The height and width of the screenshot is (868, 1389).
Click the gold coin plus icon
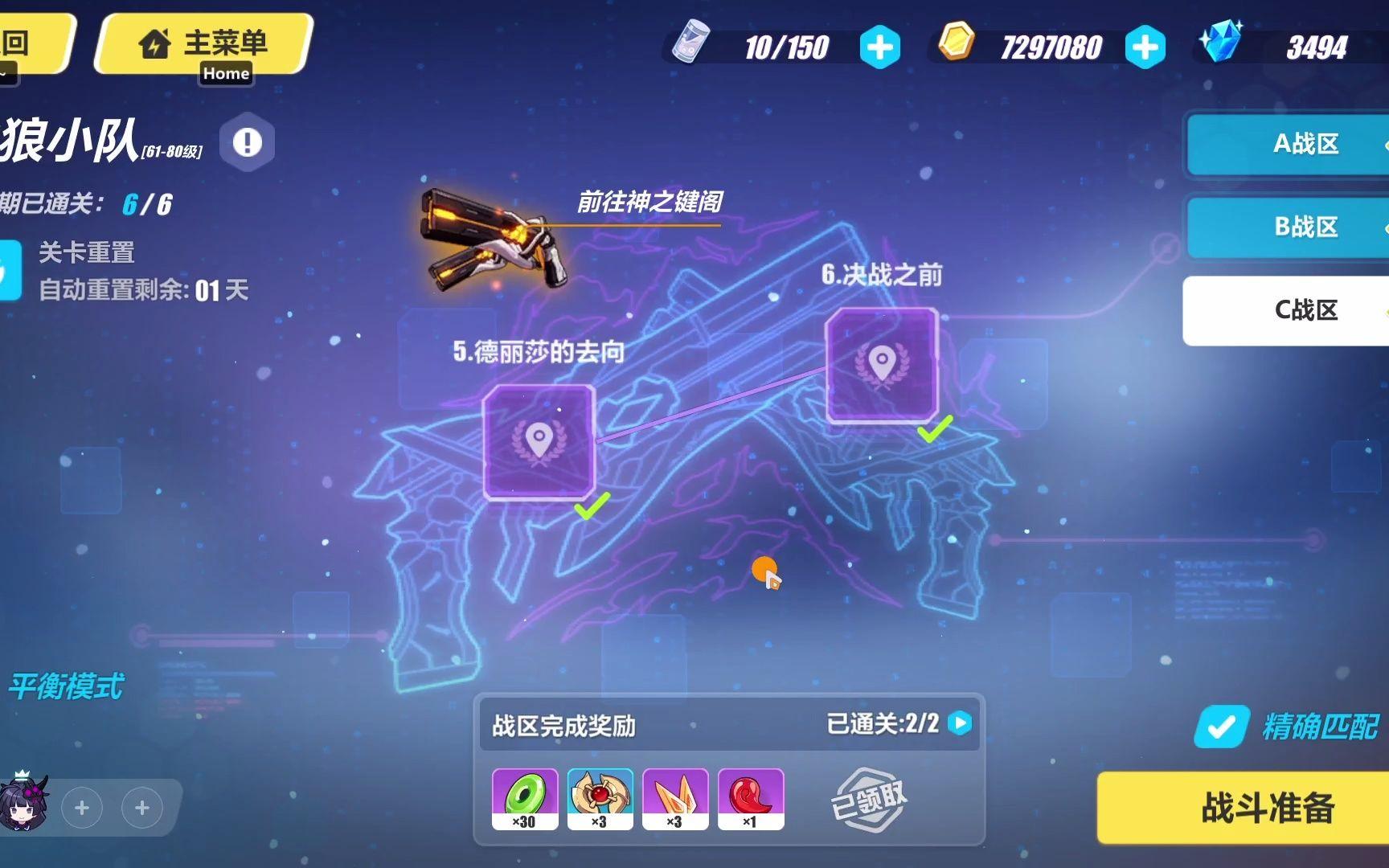pyautogui.click(x=1145, y=47)
